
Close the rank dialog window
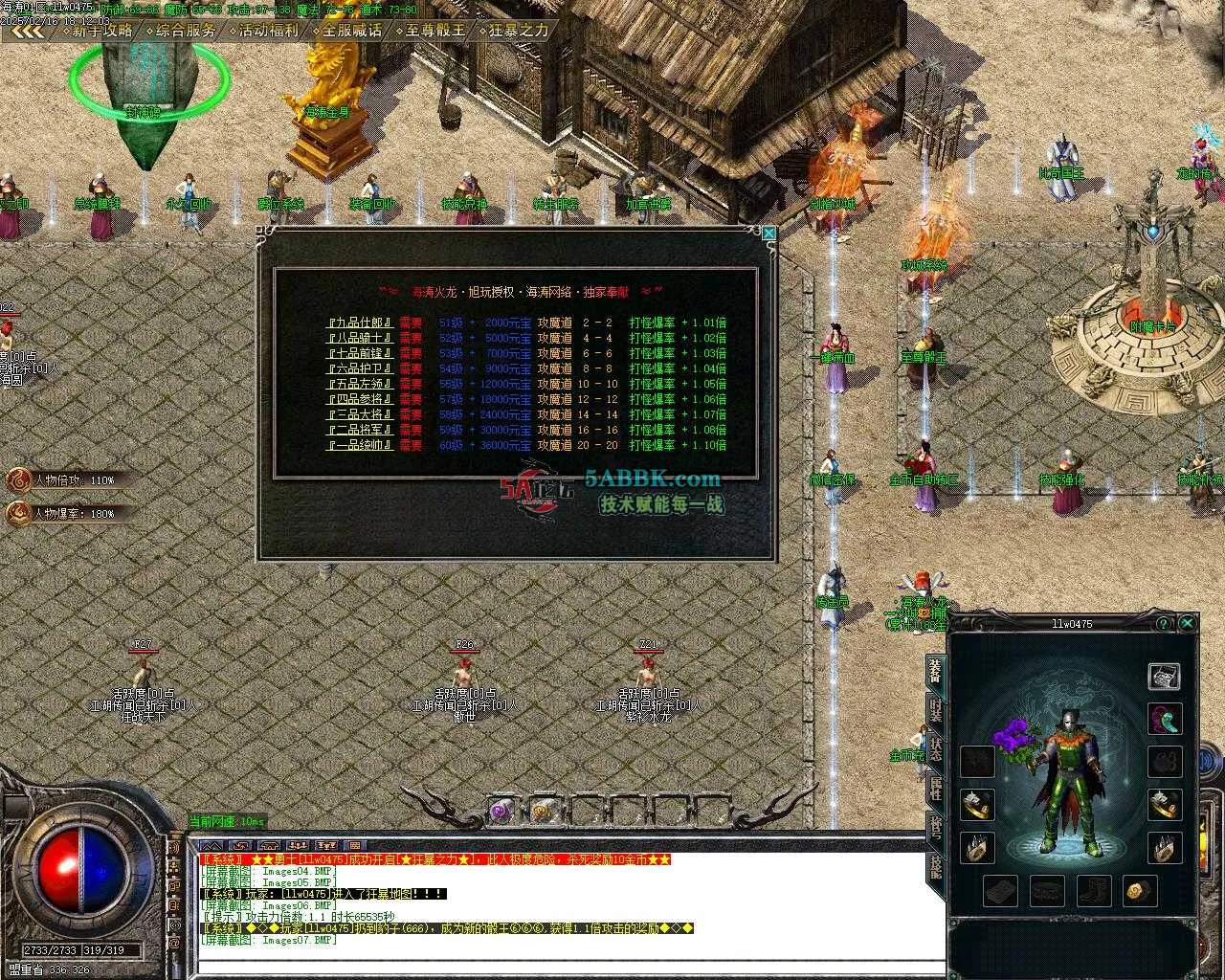(768, 233)
